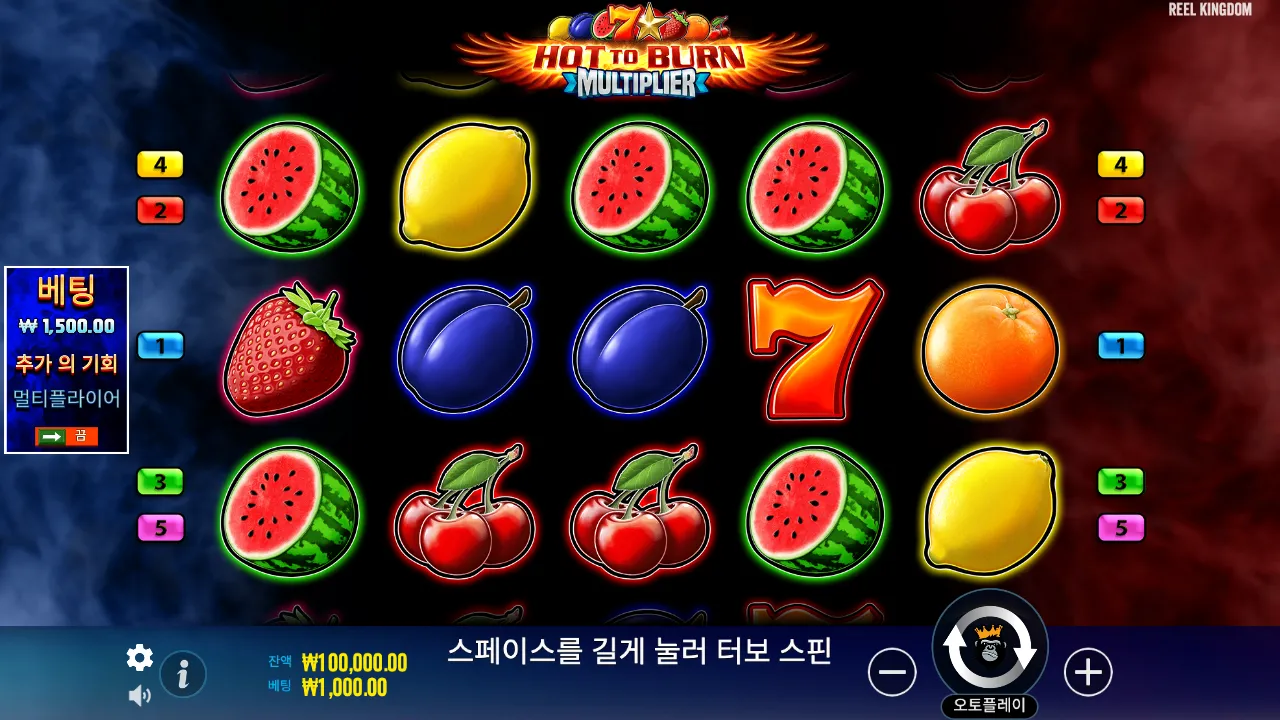
Task: Enable the 추가 의 기회 extra chance option
Action: pos(66,365)
